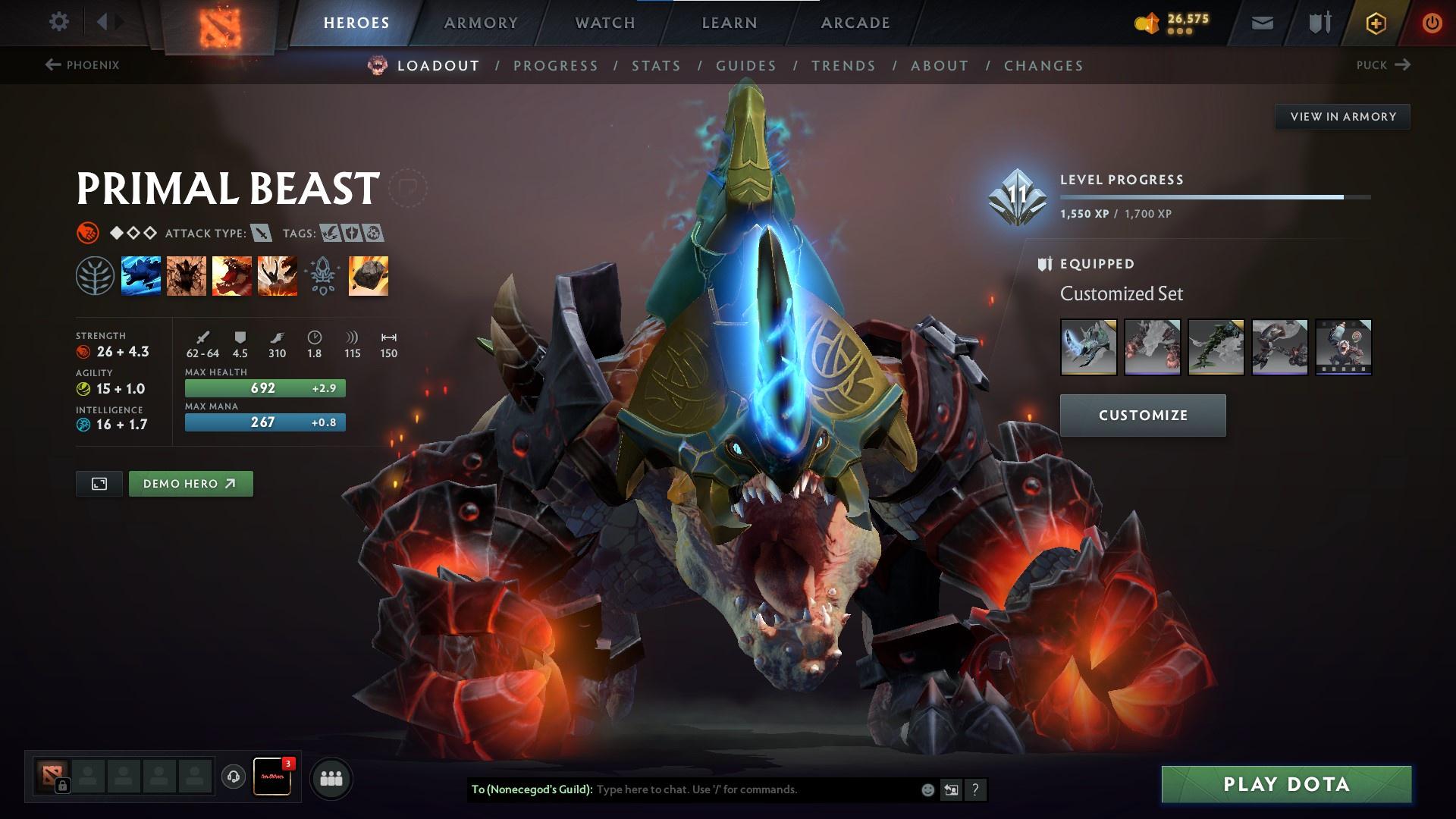
Task: Switch to the STATS tab
Action: pyautogui.click(x=656, y=66)
